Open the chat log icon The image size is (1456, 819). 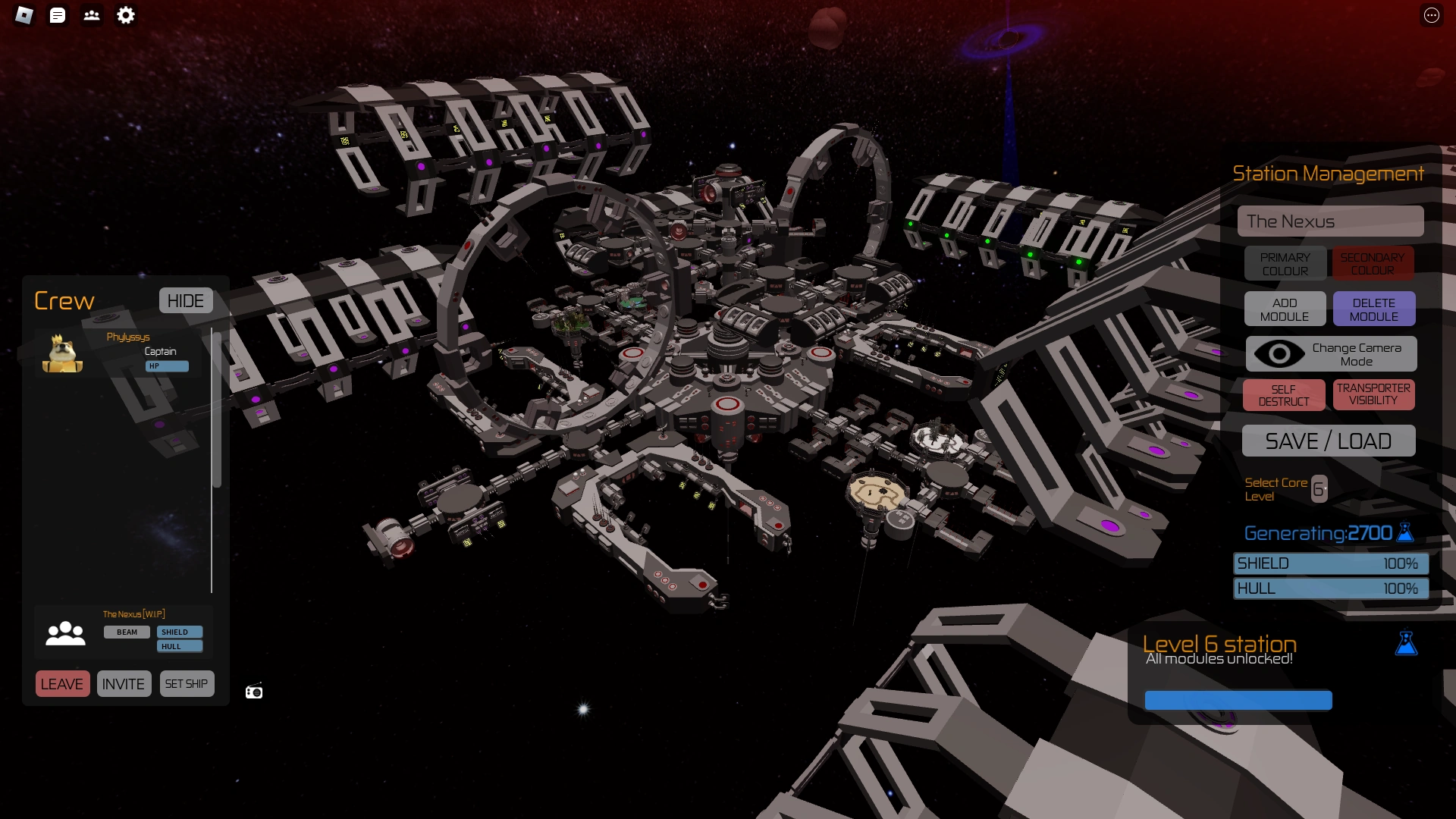[58, 16]
